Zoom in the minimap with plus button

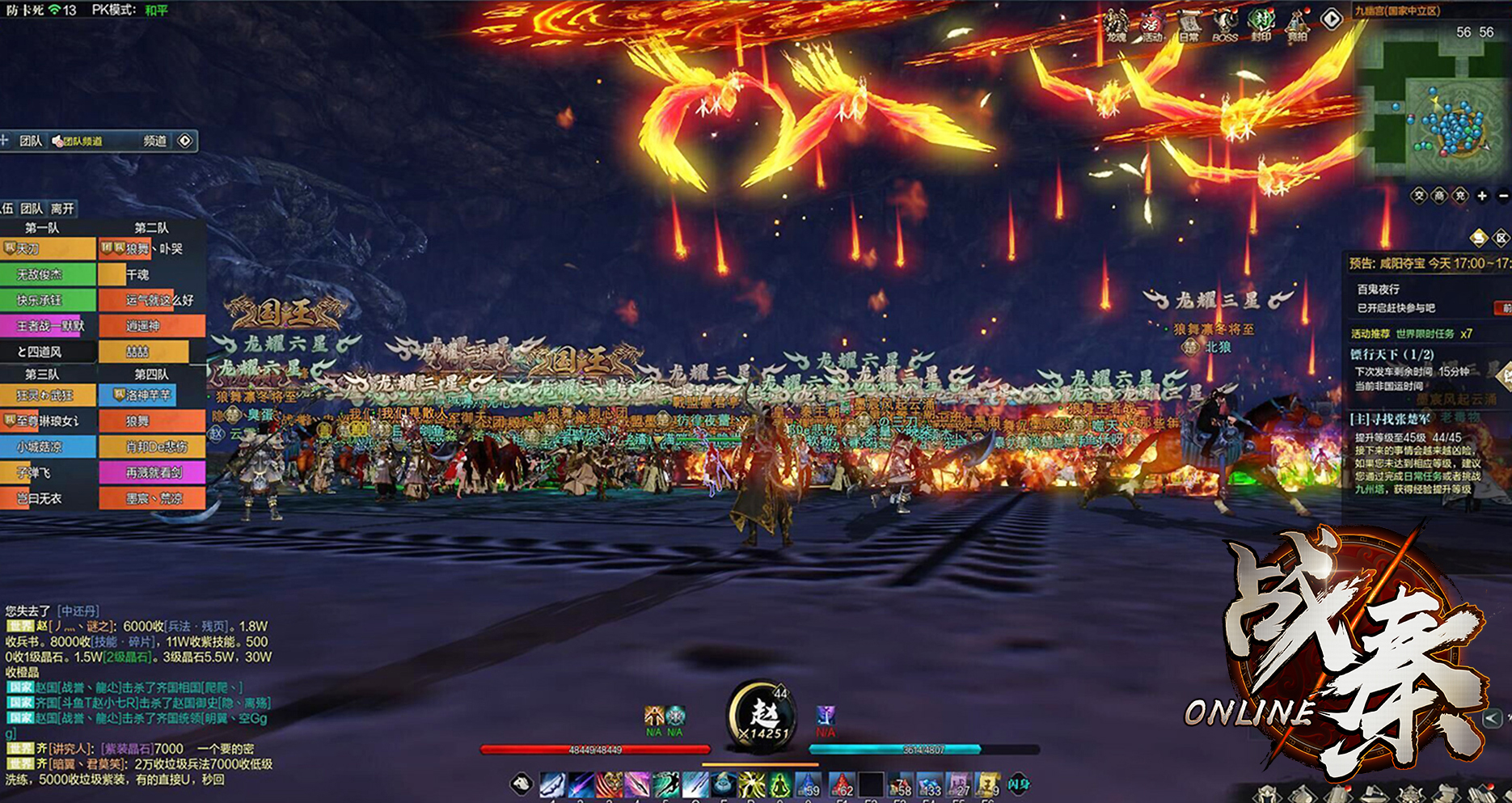(1481, 196)
